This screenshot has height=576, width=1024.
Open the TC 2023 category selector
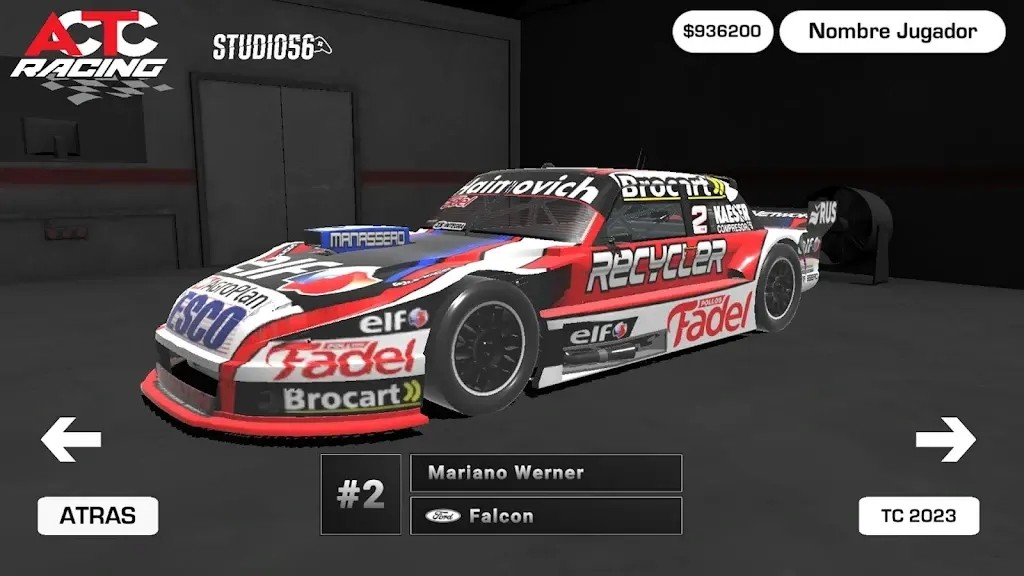click(x=918, y=516)
